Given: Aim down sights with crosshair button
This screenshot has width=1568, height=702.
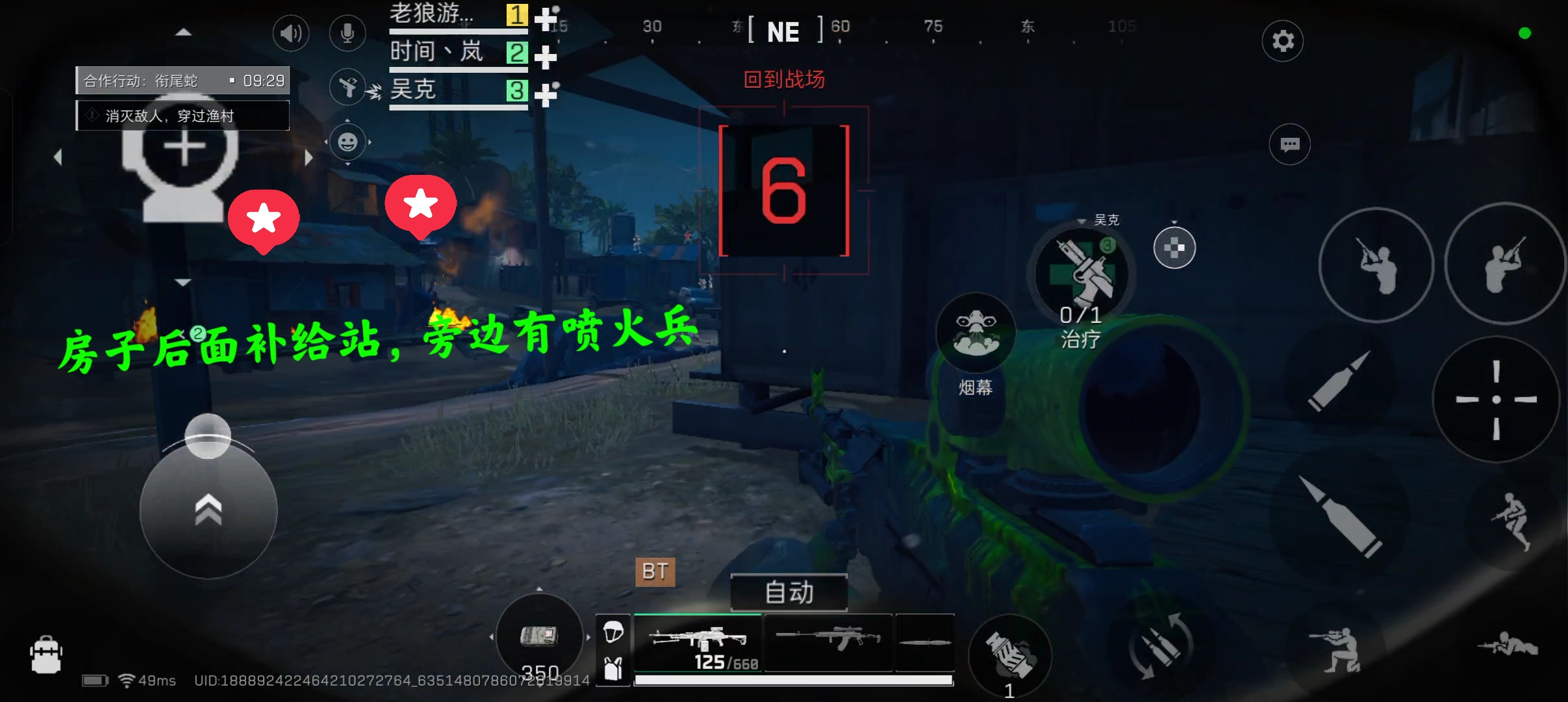Looking at the screenshot, I should click(1495, 400).
